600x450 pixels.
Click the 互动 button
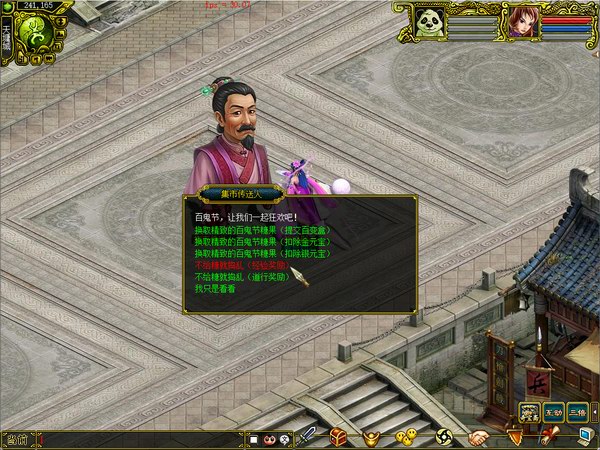pyautogui.click(x=554, y=412)
